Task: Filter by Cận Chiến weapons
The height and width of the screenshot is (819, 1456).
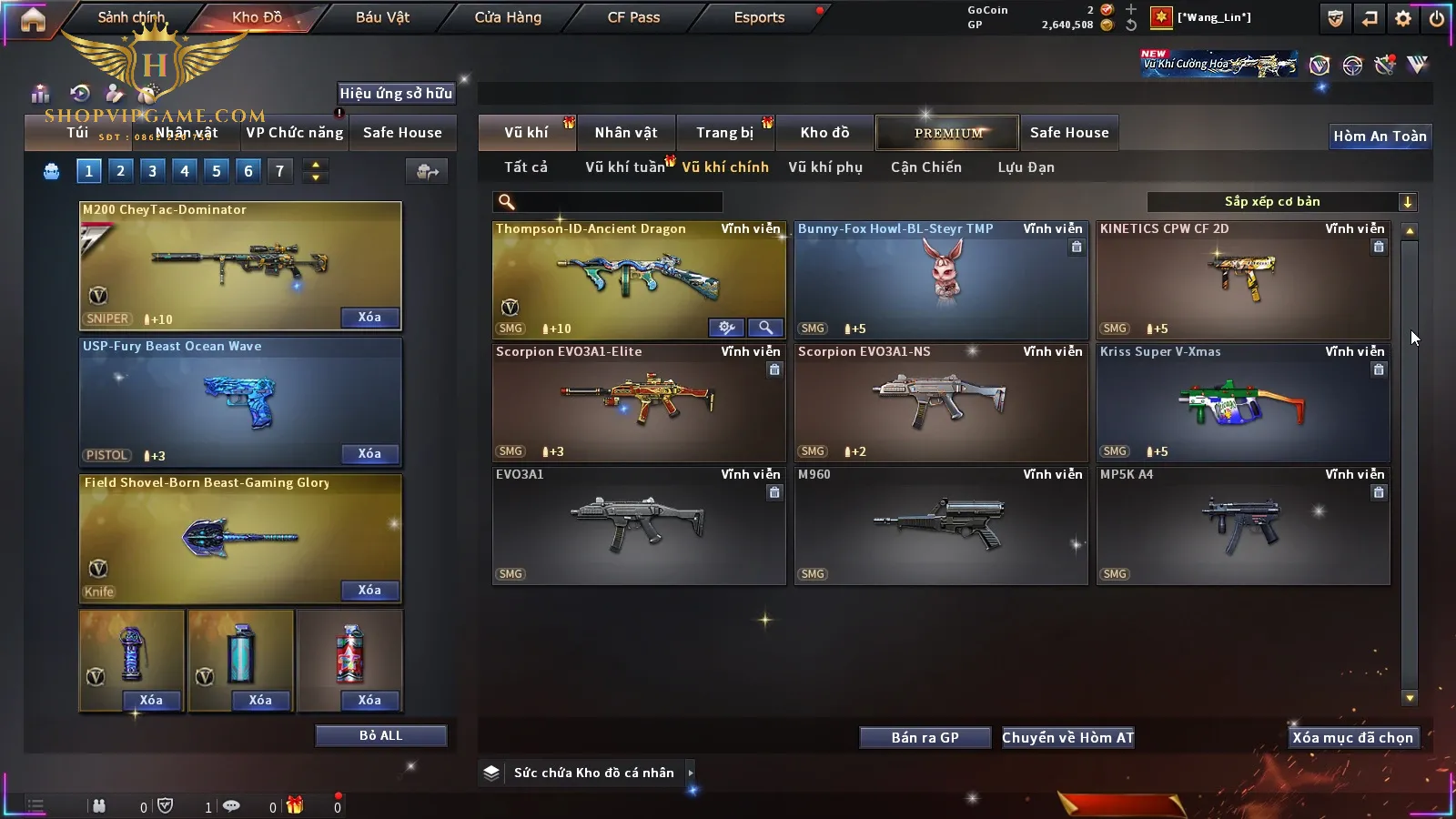Action: pos(925,167)
